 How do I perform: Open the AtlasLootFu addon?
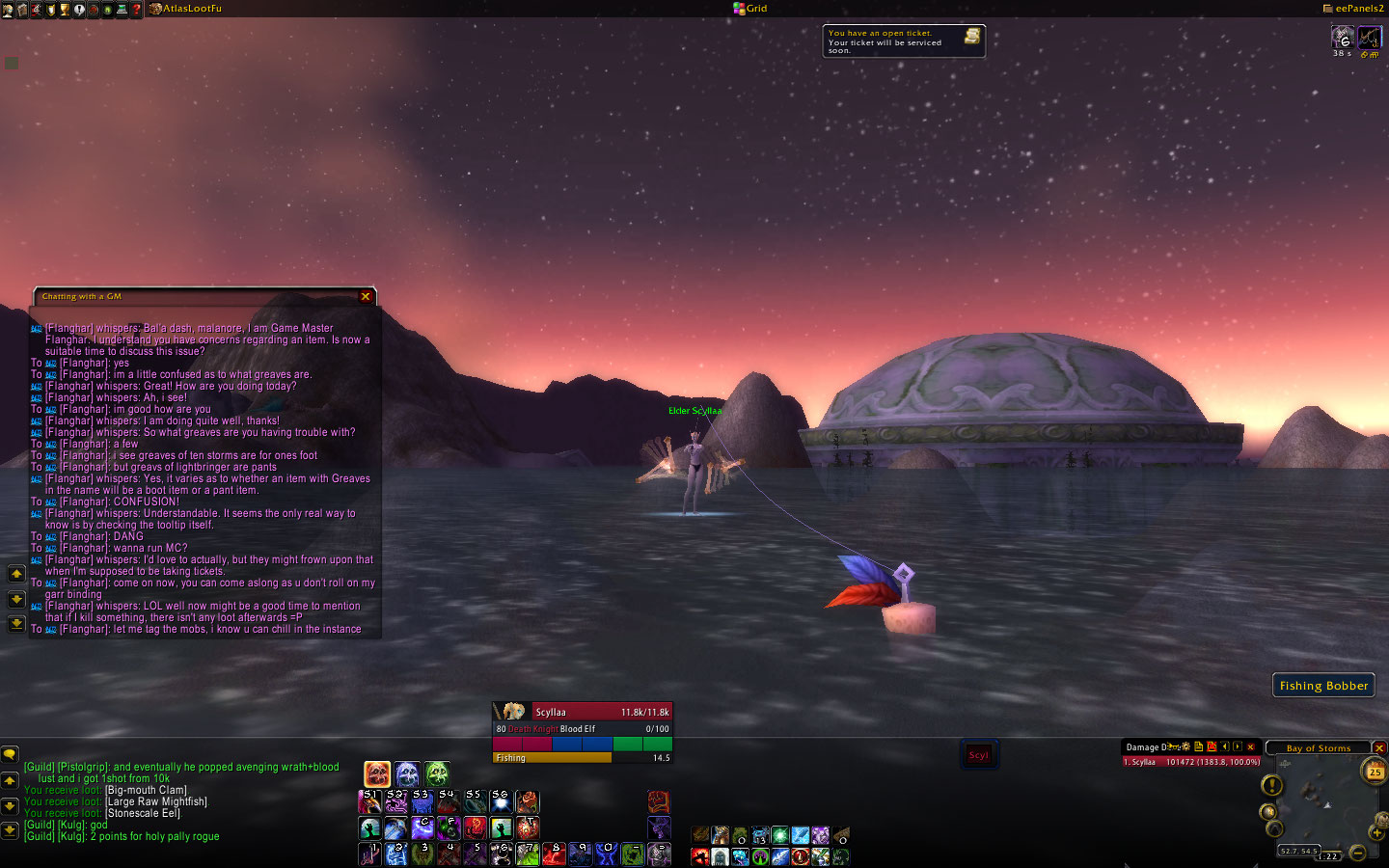pyautogui.click(x=191, y=9)
